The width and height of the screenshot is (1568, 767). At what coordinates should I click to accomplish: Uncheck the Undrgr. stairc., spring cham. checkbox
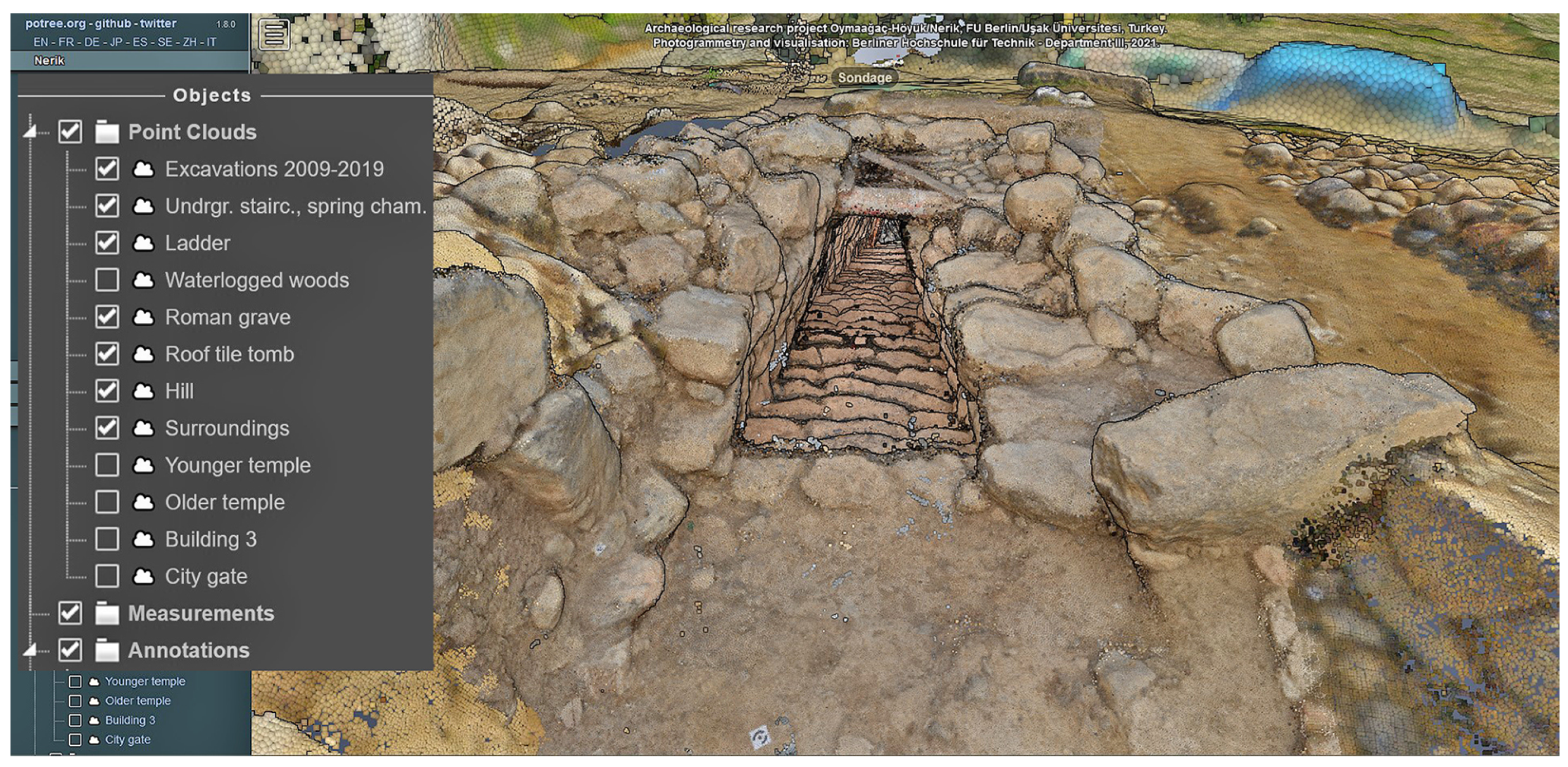point(107,206)
